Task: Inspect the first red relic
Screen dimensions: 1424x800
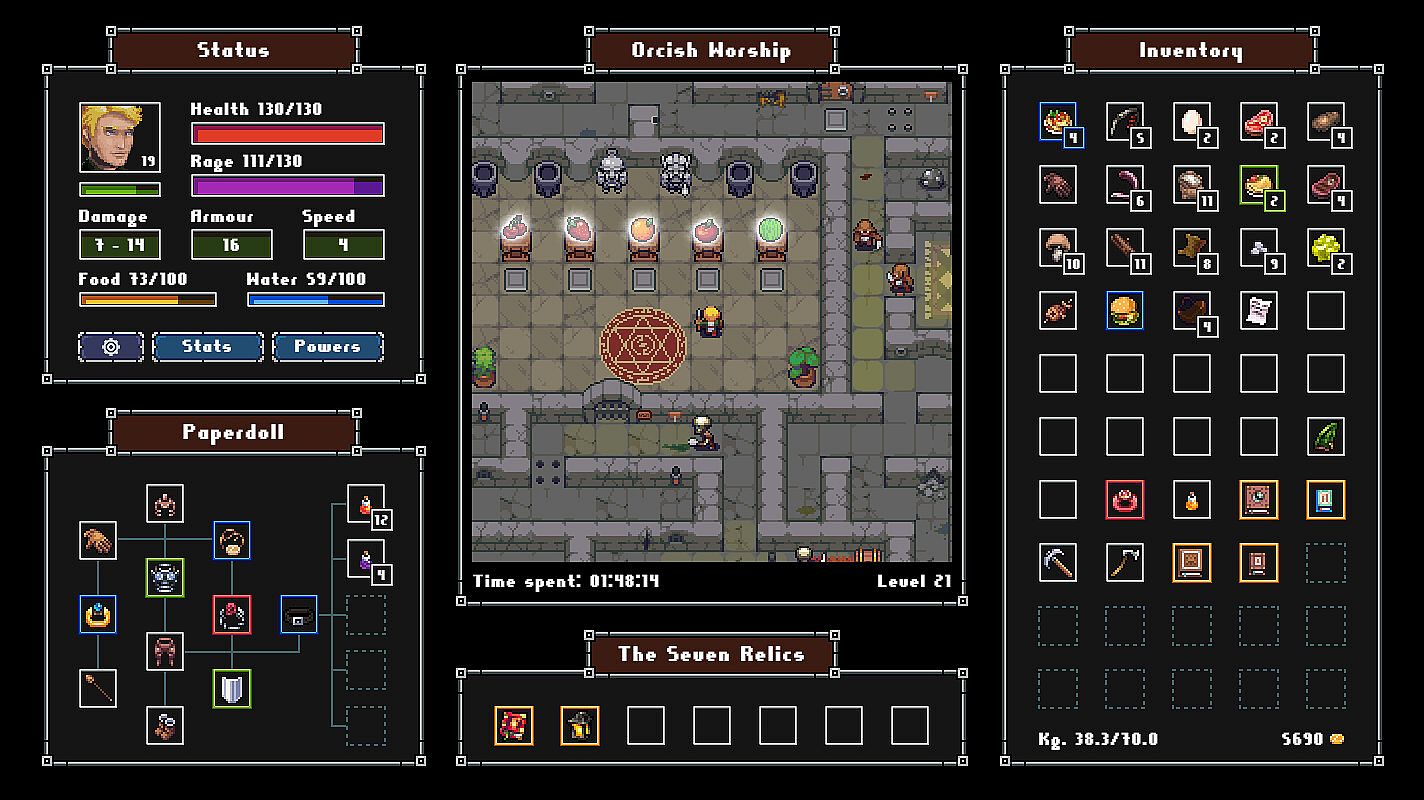Action: (513, 726)
